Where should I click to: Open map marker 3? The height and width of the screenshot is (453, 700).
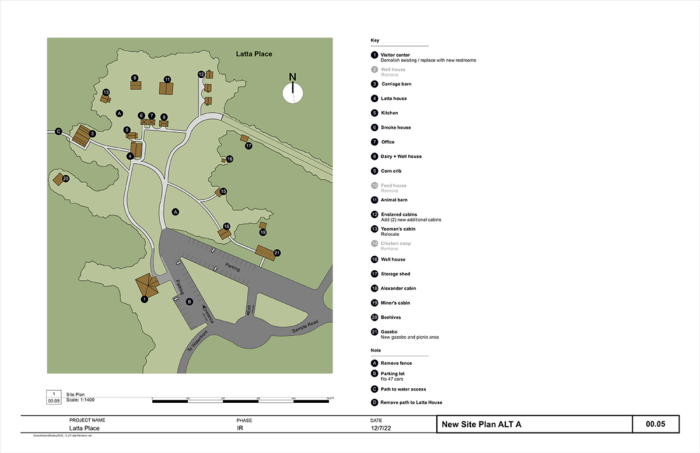click(x=92, y=133)
